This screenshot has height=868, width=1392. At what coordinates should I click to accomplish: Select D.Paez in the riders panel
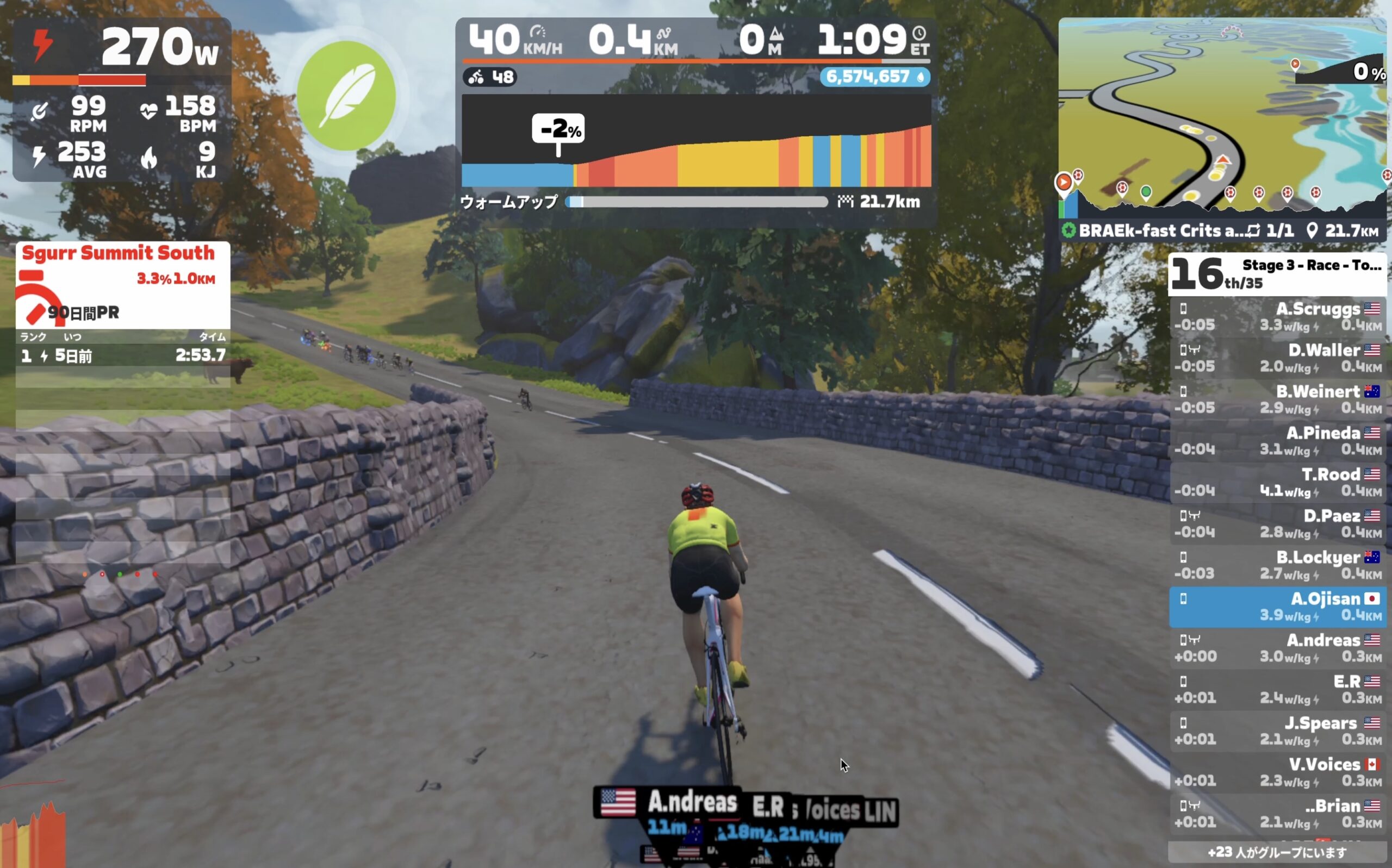coord(1278,523)
